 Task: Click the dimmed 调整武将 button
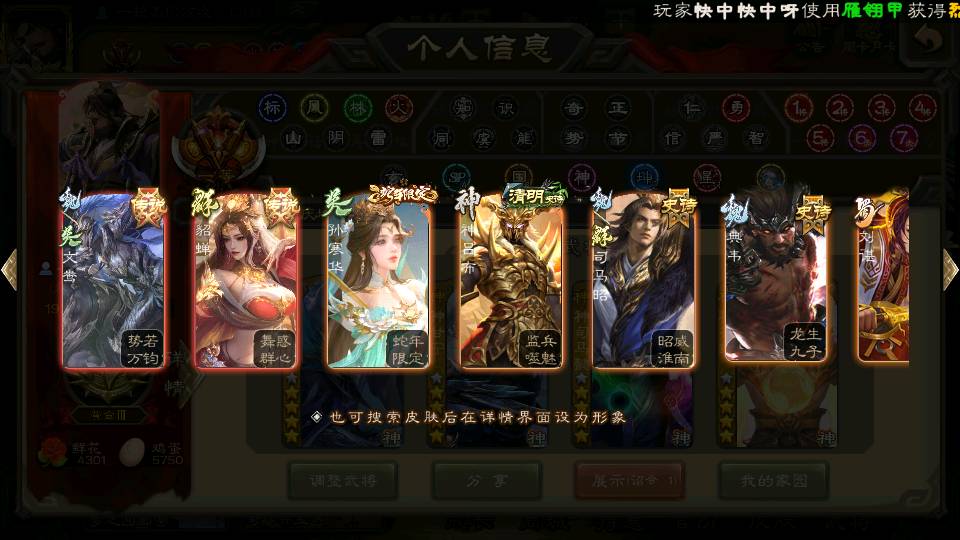pyautogui.click(x=342, y=480)
